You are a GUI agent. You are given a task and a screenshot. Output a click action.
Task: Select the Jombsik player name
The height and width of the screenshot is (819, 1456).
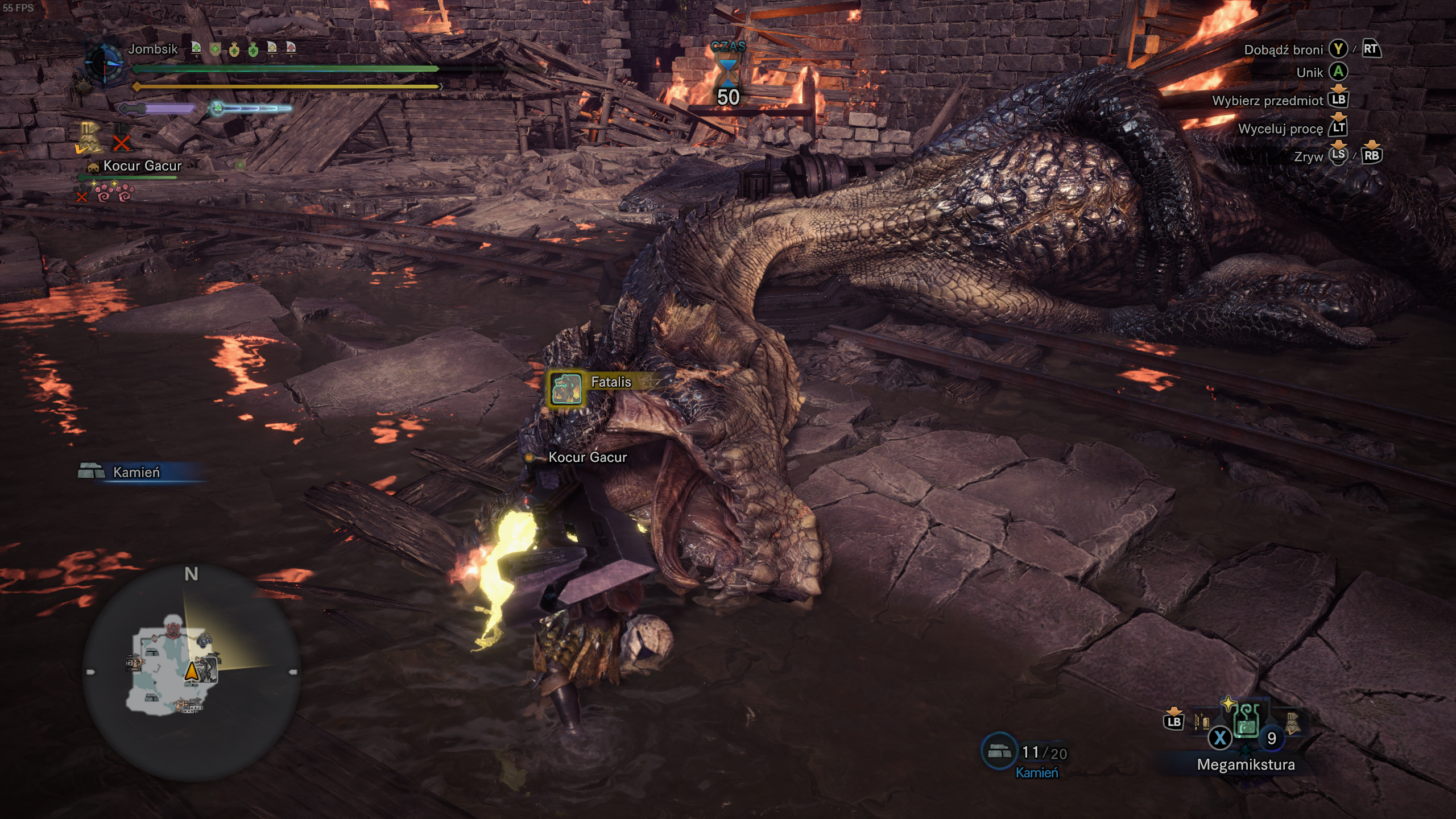[x=152, y=49]
